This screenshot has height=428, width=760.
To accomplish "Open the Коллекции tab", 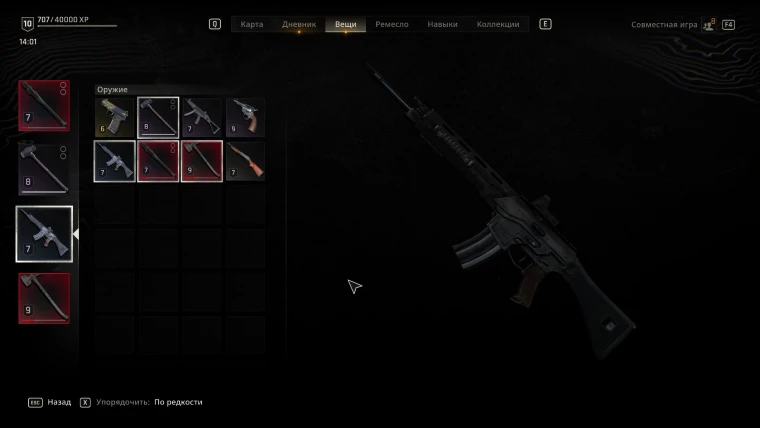I will click(x=498, y=24).
